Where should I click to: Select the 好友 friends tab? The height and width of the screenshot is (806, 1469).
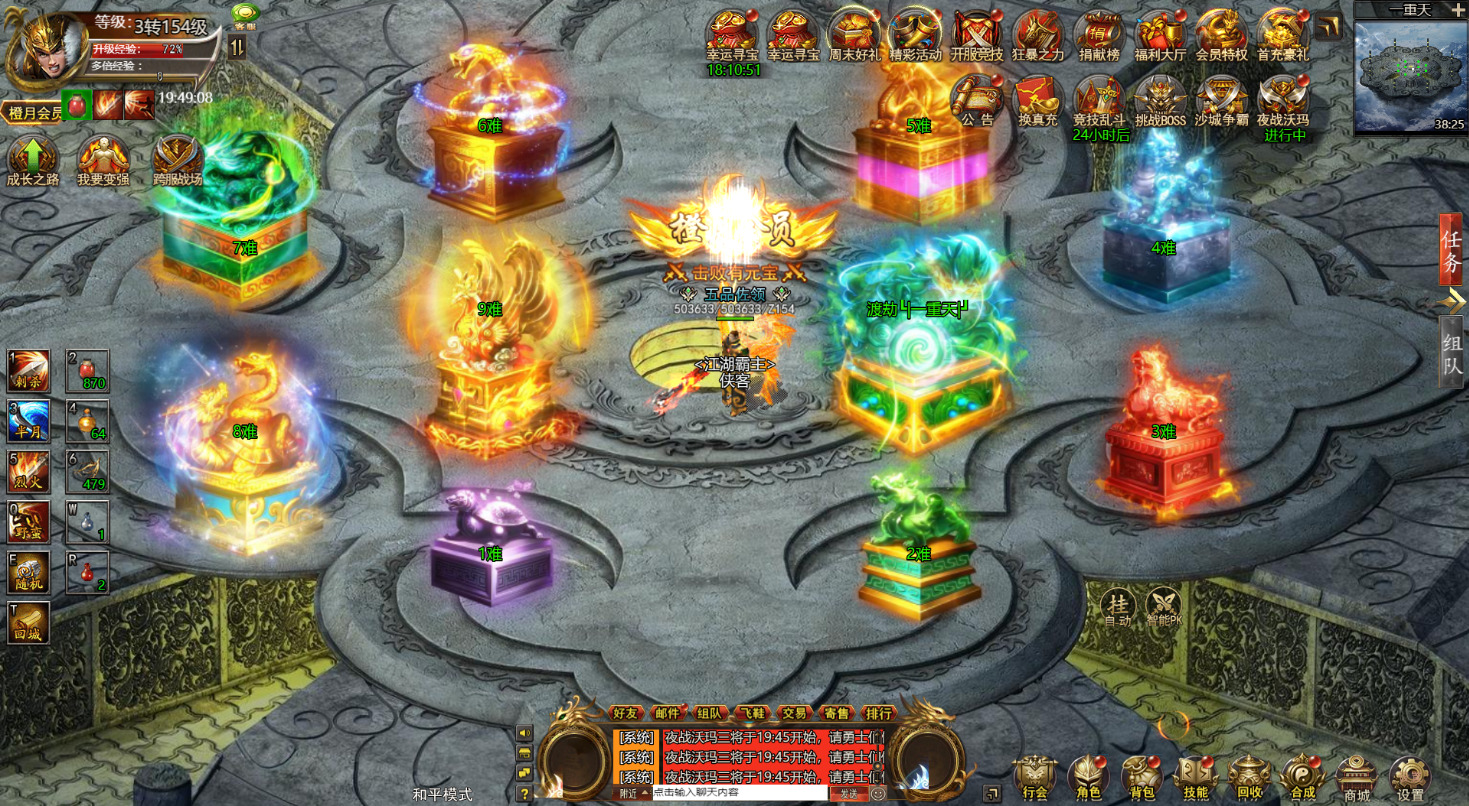625,713
